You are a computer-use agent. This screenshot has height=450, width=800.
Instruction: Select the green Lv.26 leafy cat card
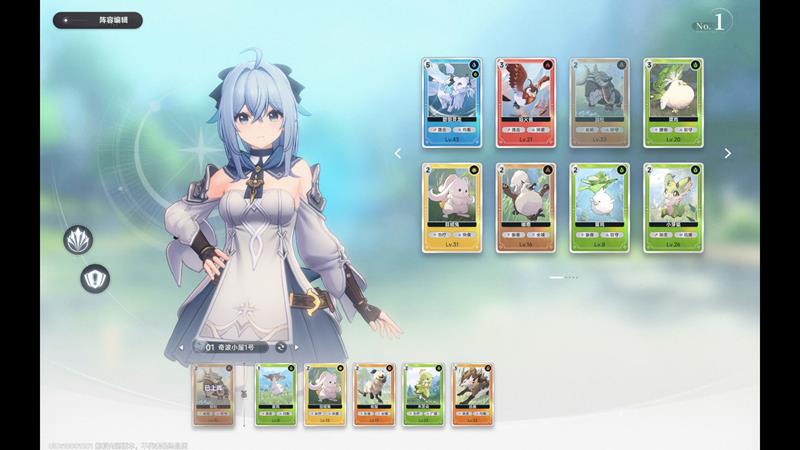point(673,207)
